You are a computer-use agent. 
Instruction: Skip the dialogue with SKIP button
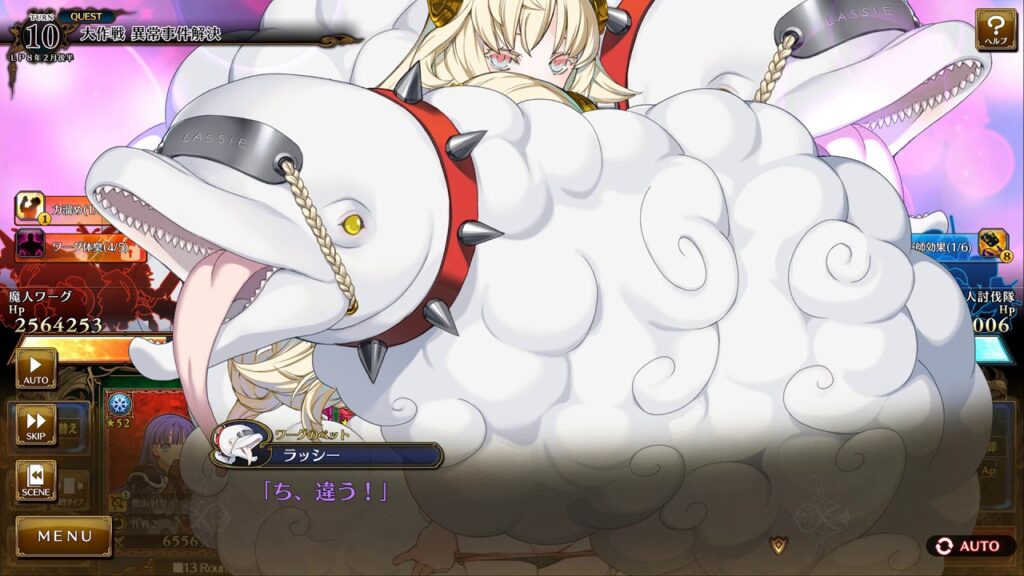[36, 425]
